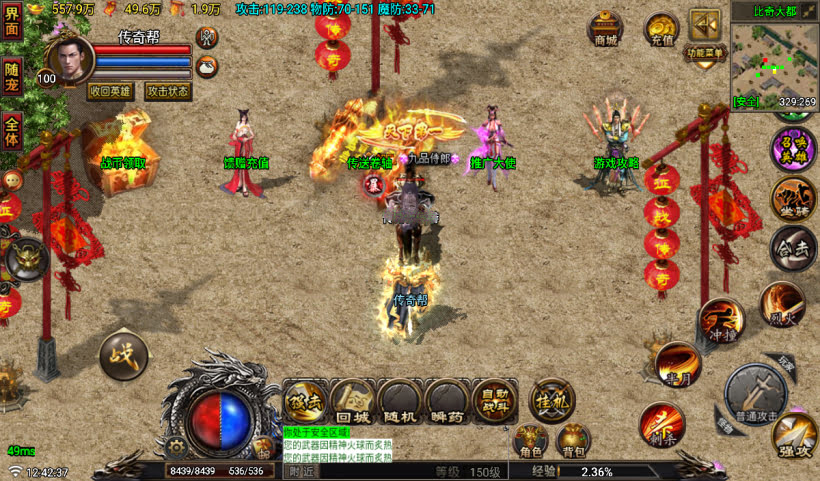
Task: Activate the 召唤英雄 summon hero skill
Action: [793, 149]
